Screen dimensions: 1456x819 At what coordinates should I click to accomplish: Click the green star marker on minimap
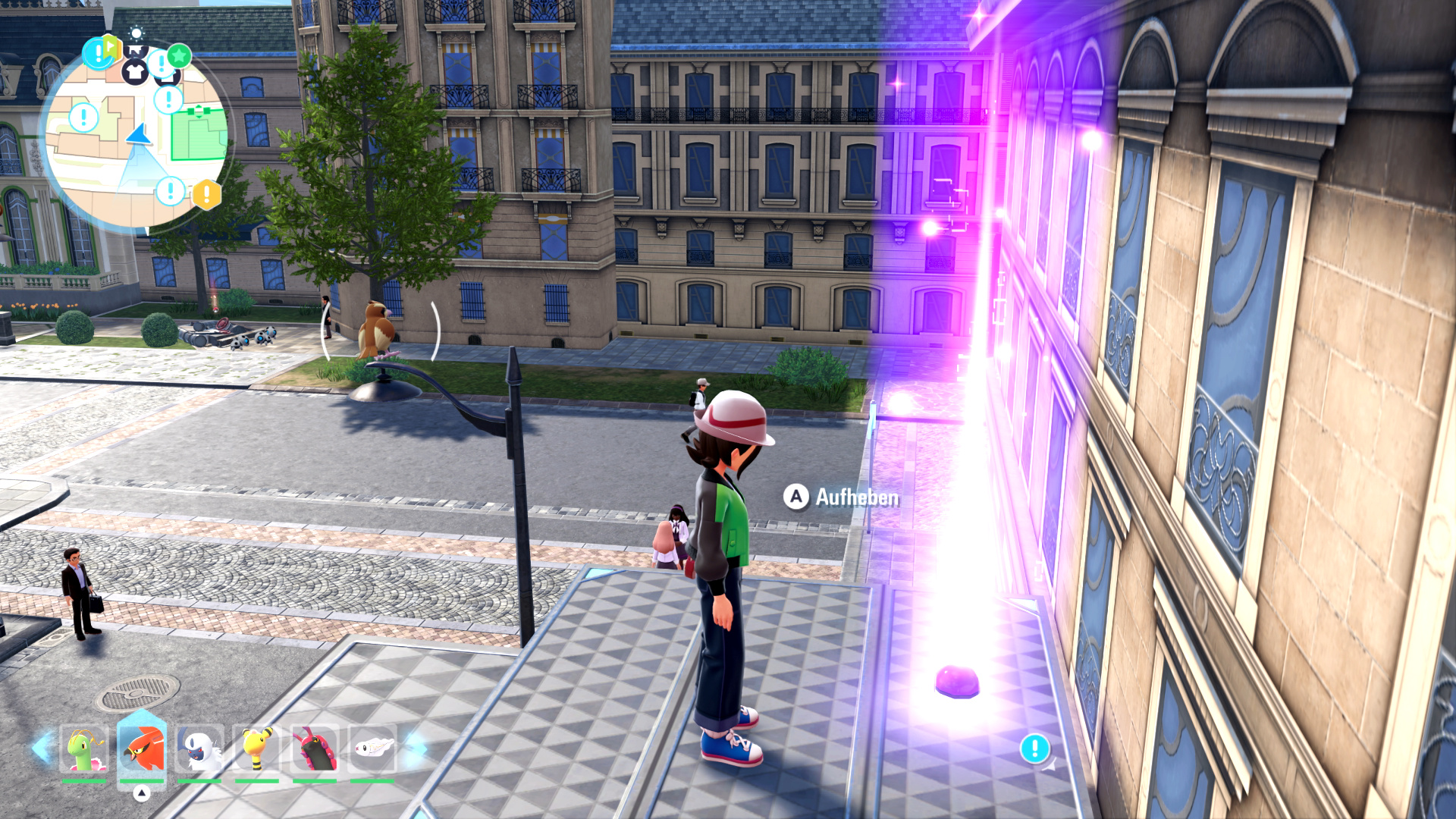pyautogui.click(x=179, y=55)
